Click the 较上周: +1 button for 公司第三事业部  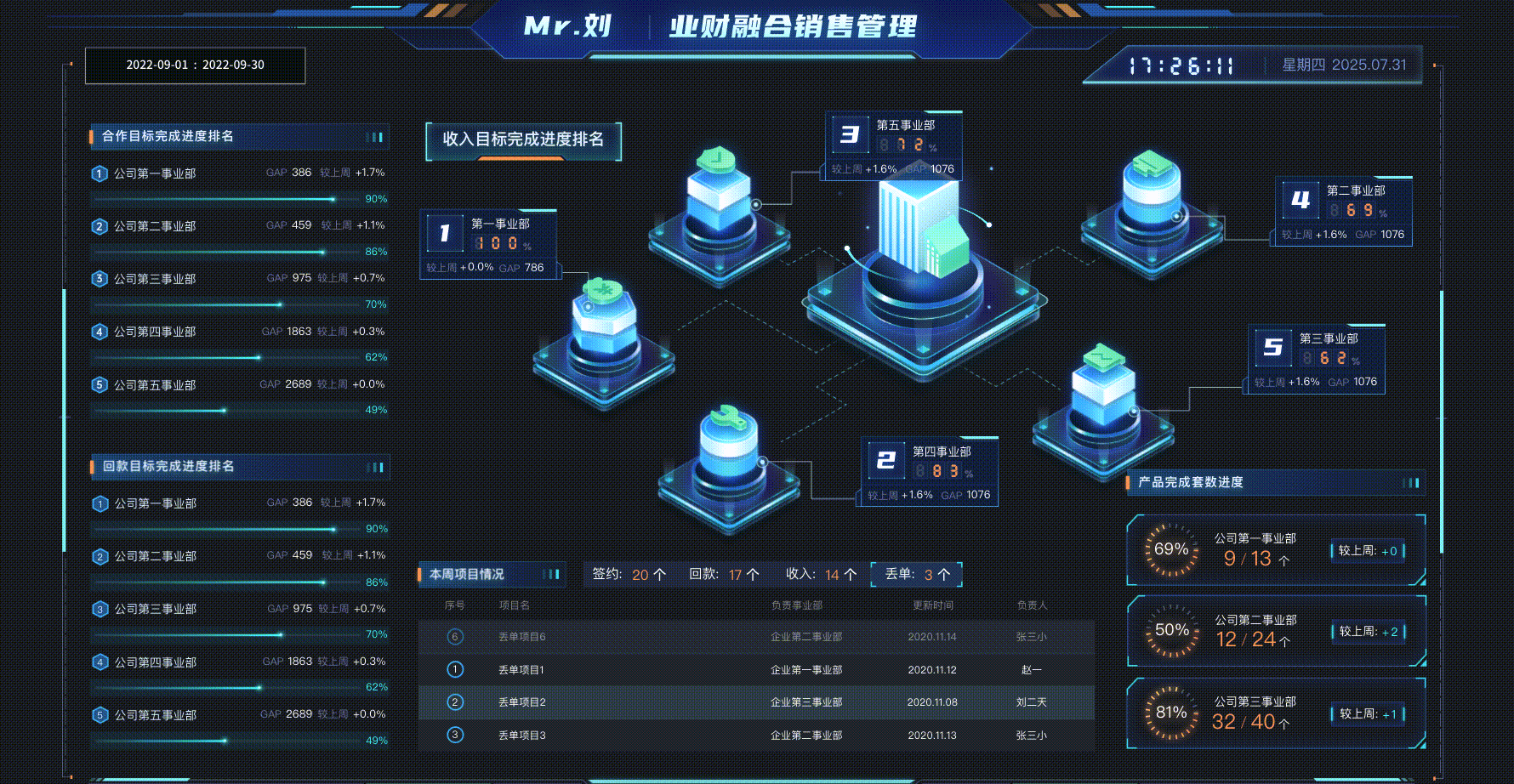[x=1368, y=714]
